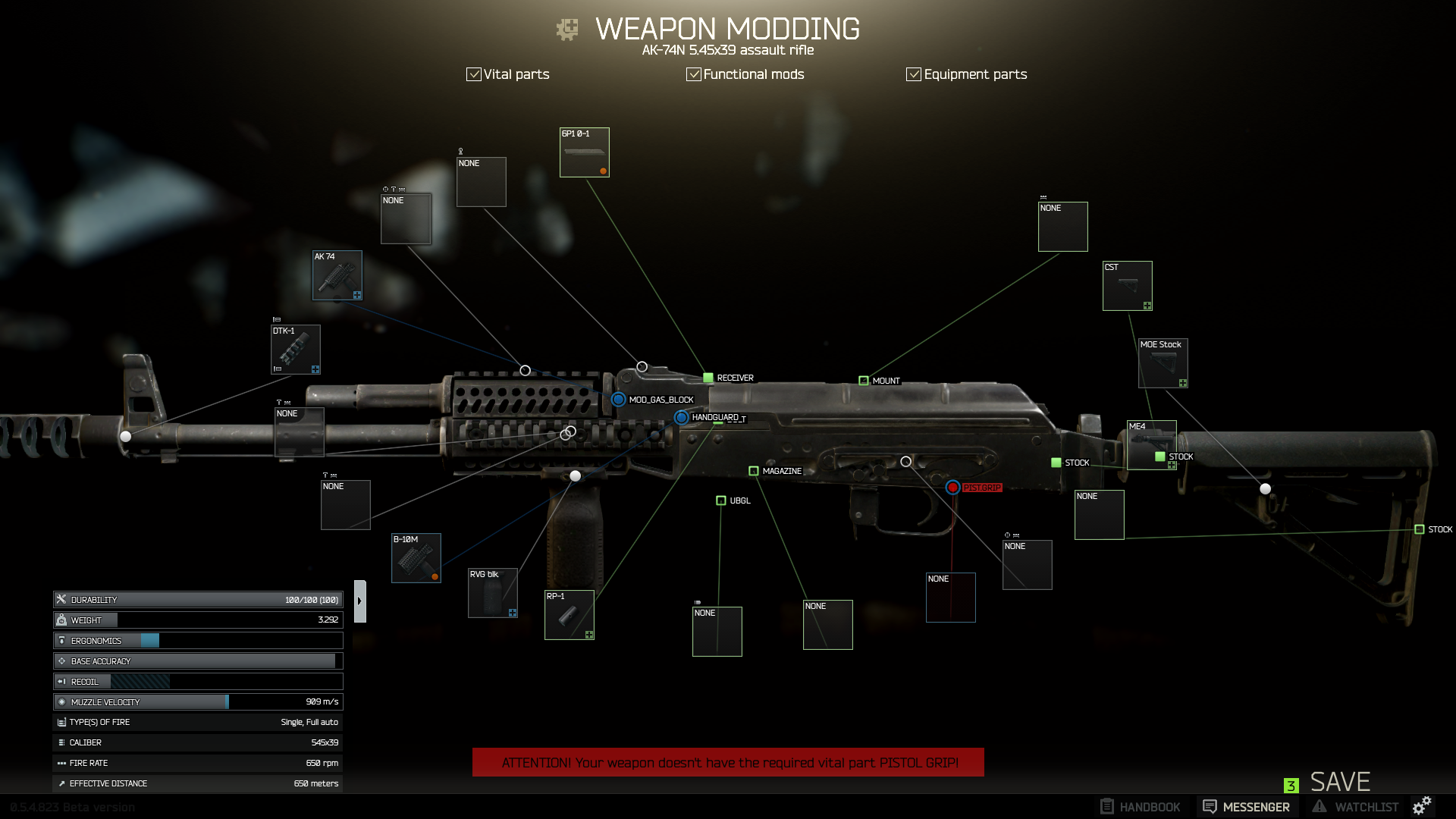
Task: Click the red PIST GRIP slot marker
Action: (x=954, y=488)
